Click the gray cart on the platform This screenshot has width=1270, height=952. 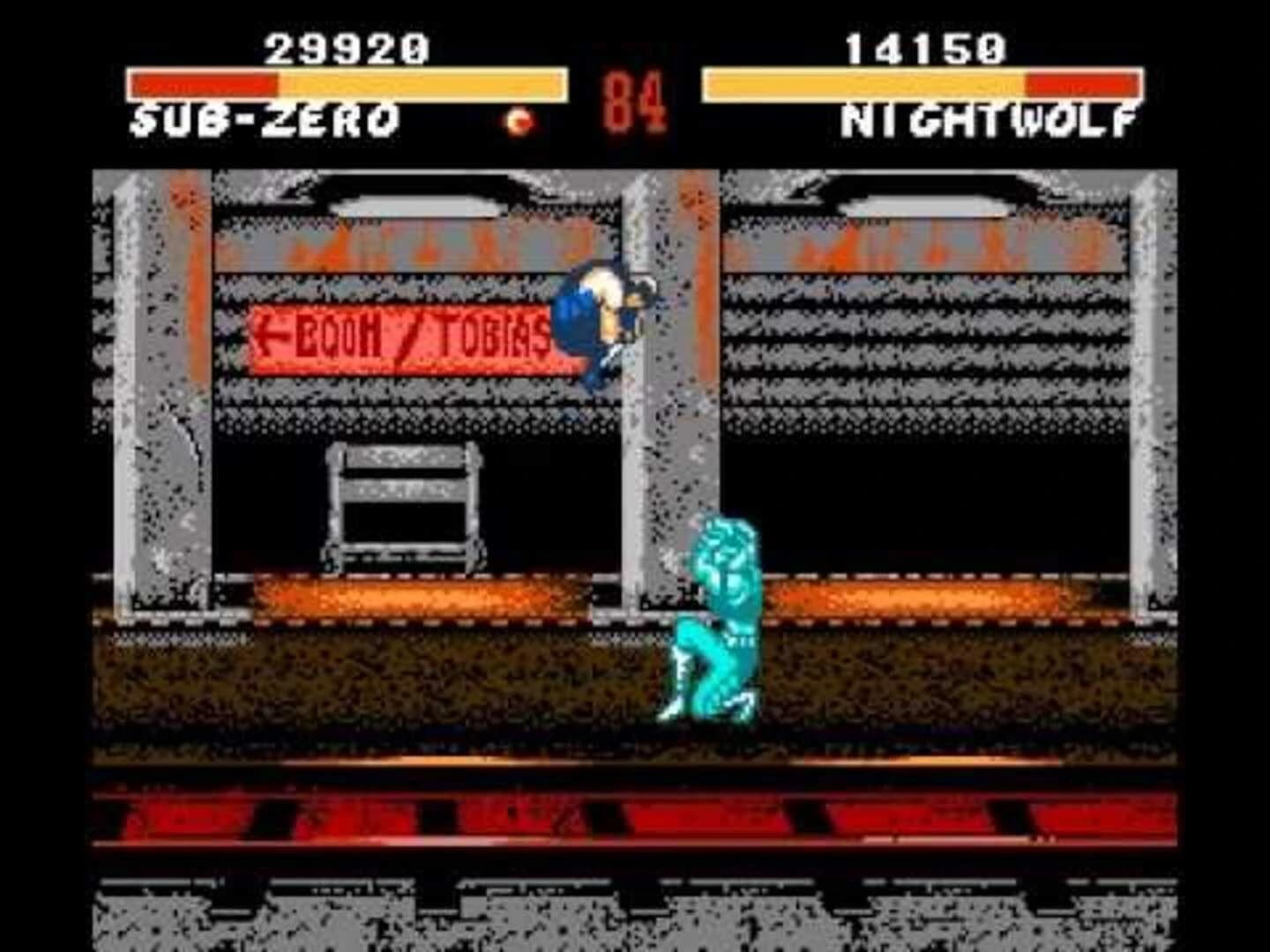tap(401, 507)
